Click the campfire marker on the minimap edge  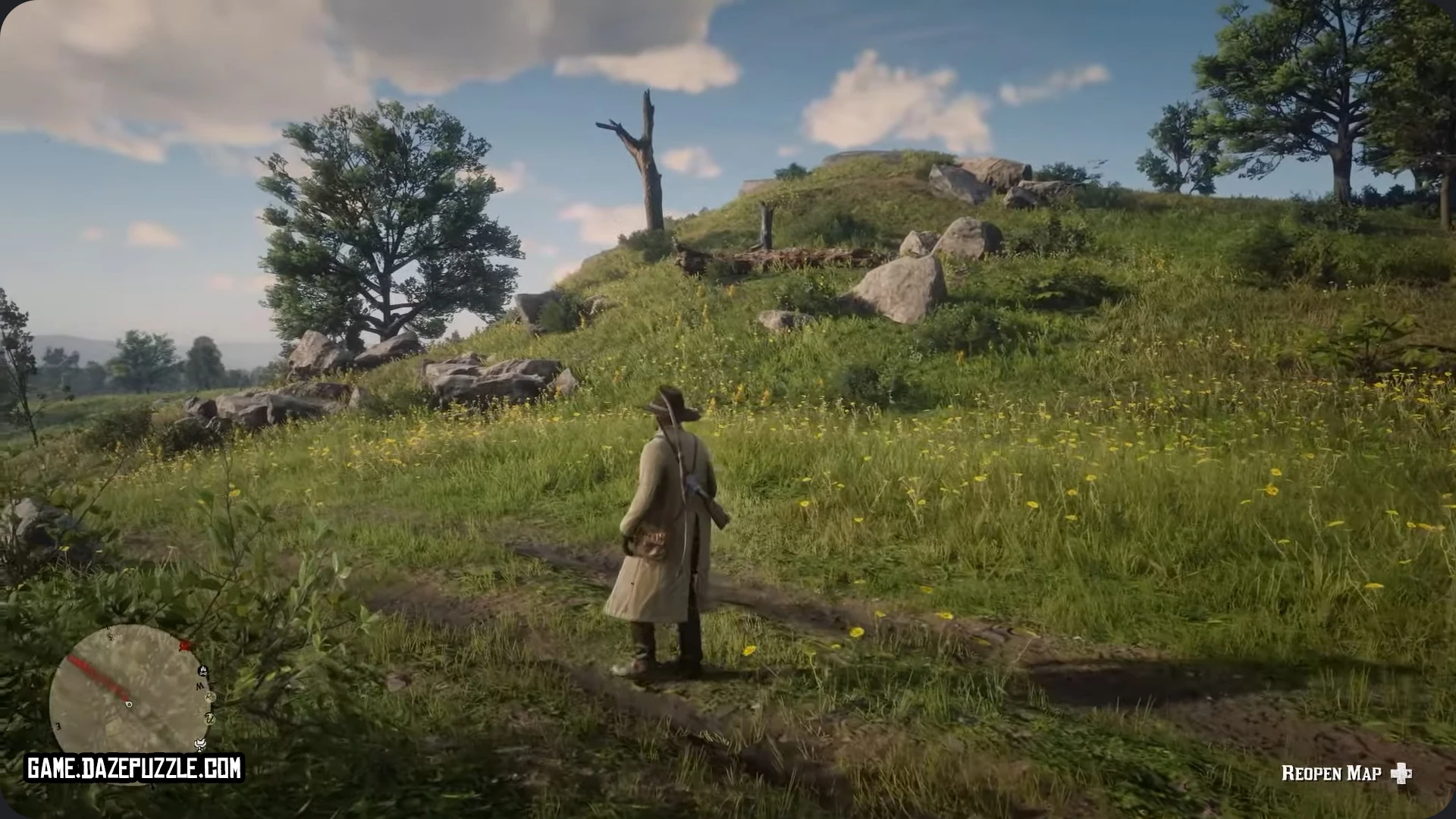pyautogui.click(x=203, y=670)
